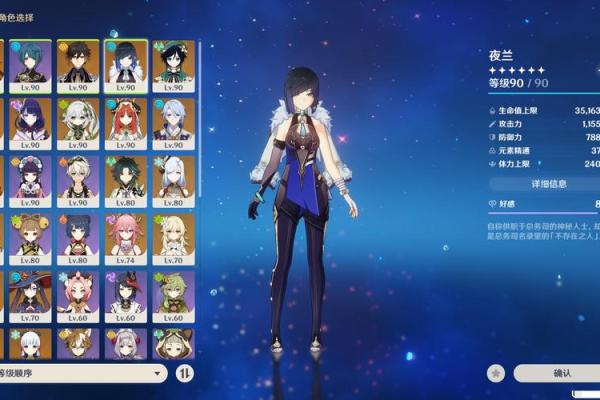Select the green-haired Lv.60 character
600x400 pixels.
(174, 295)
